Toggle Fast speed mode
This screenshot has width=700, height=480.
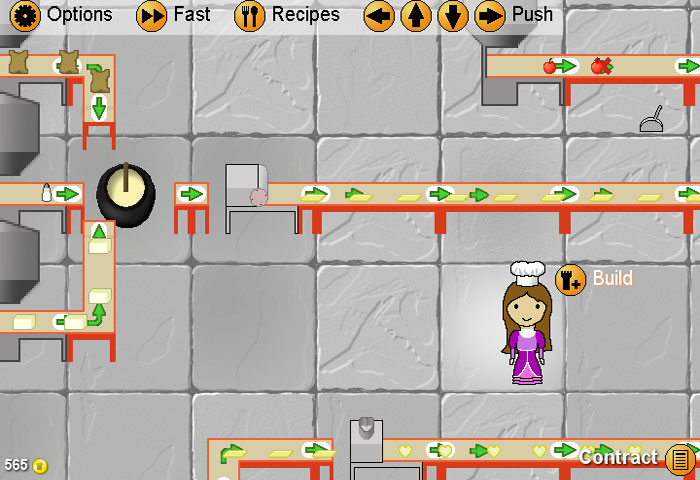click(152, 15)
